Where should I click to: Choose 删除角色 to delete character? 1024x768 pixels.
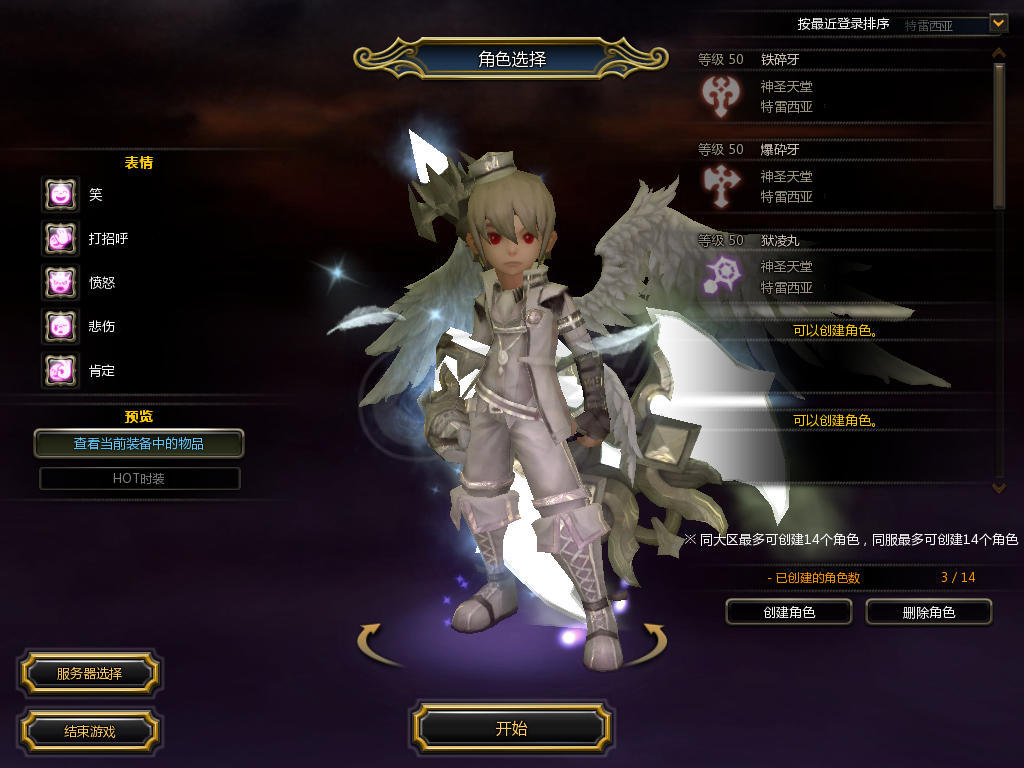coord(928,612)
